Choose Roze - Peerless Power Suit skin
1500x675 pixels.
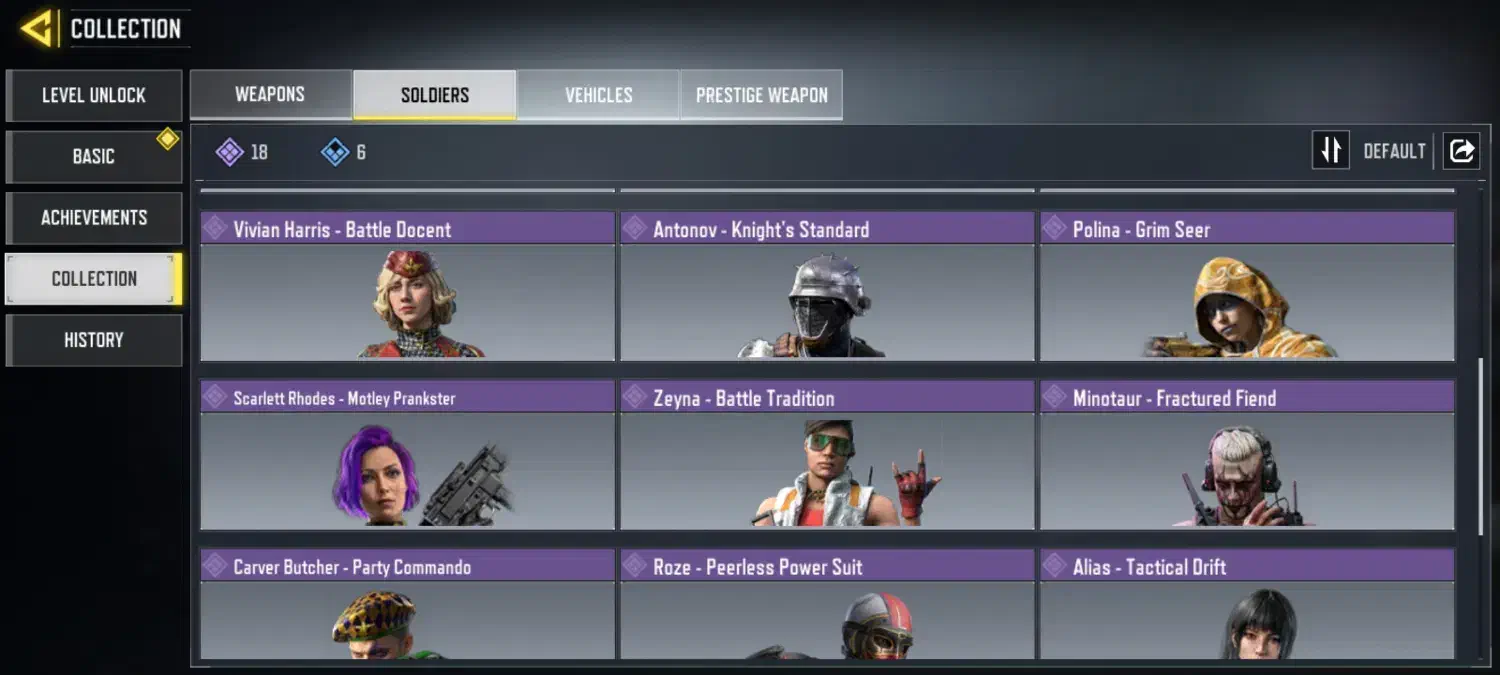pos(827,604)
